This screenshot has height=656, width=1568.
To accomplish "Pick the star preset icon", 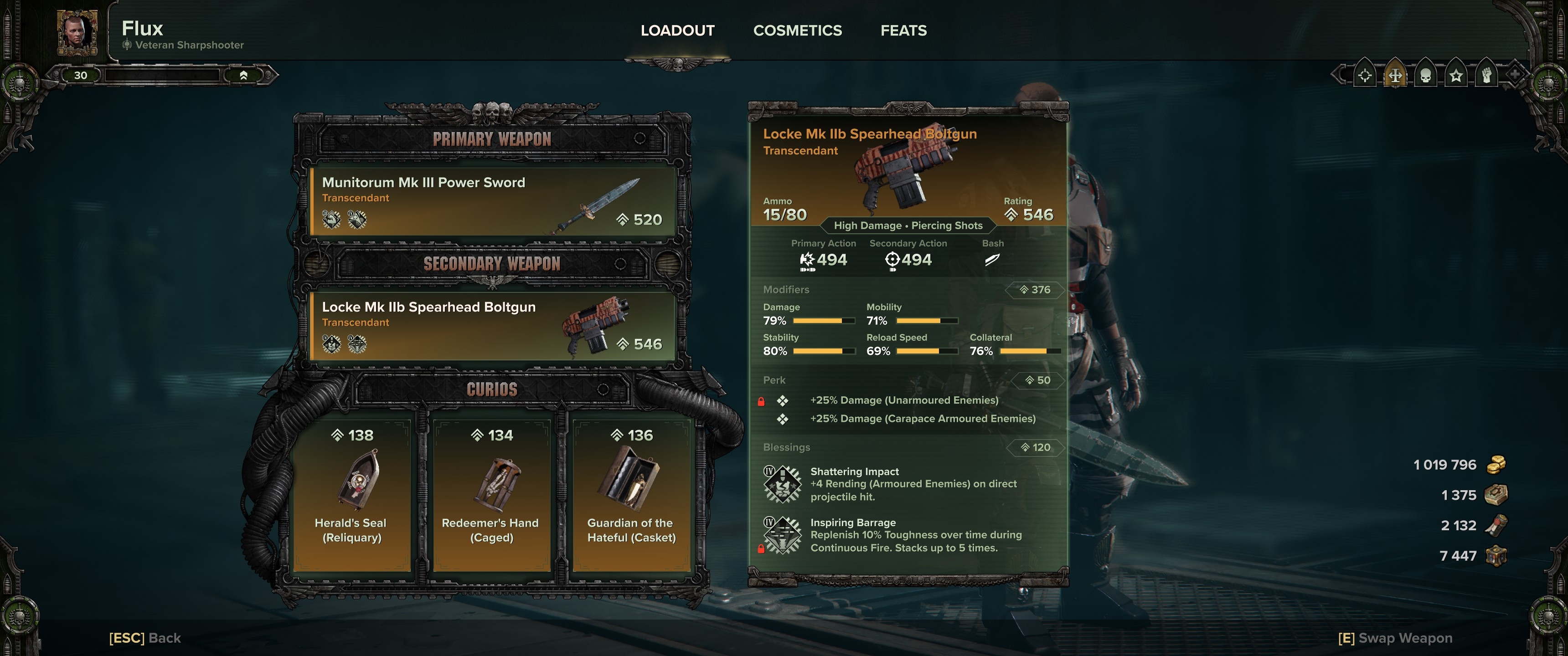I will (1456, 76).
